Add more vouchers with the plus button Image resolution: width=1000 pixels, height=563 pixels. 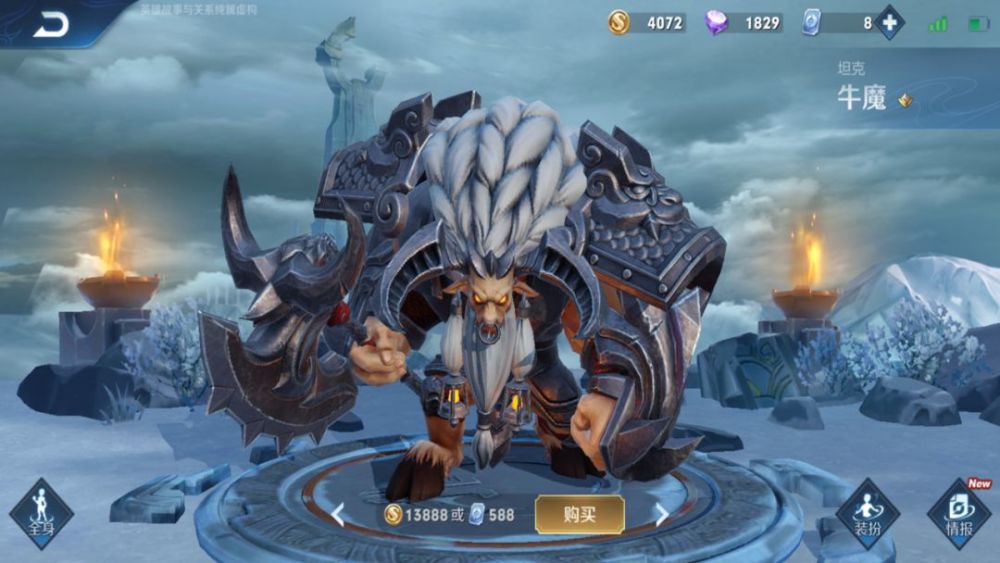point(888,22)
